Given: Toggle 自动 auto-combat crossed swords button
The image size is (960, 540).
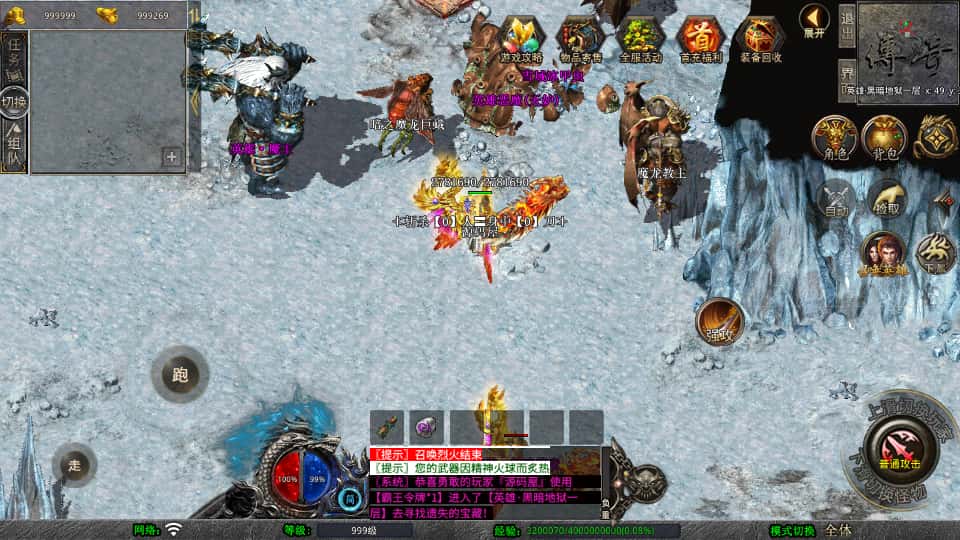Looking at the screenshot, I should coord(835,199).
